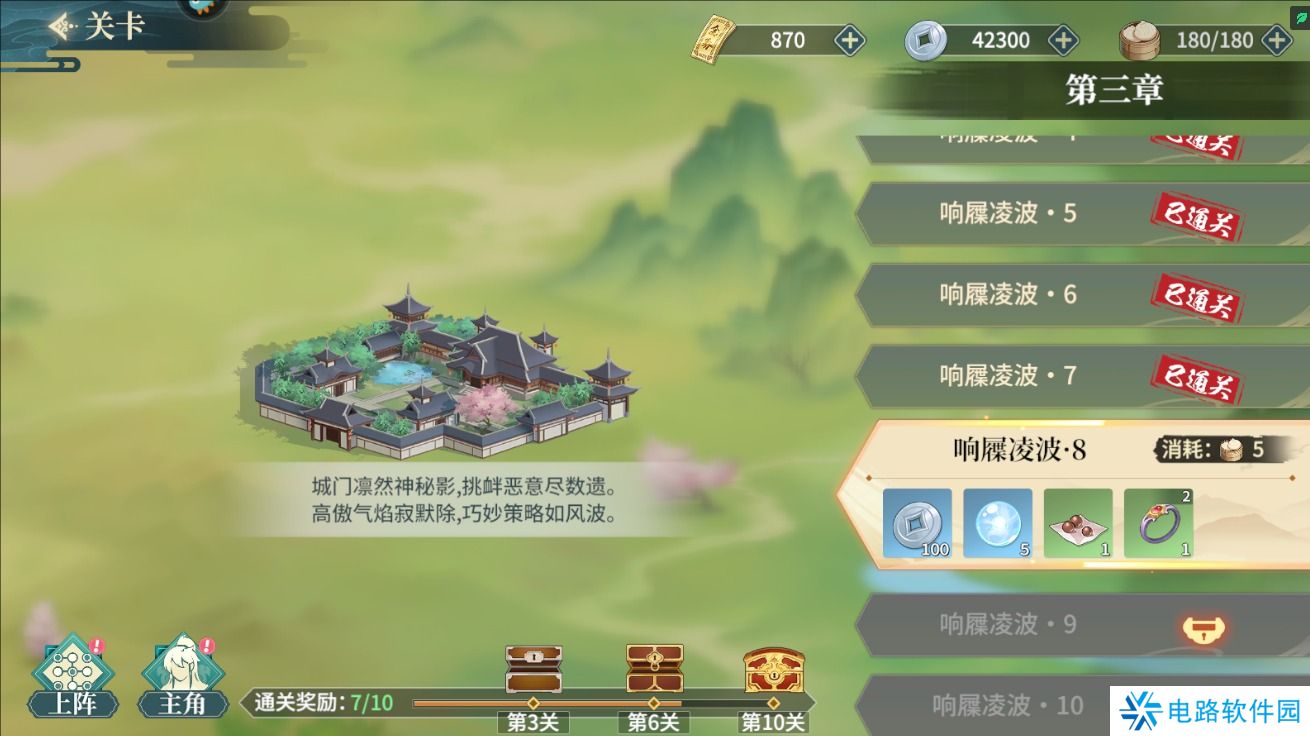
Task: Select cleared stage 响屧凌波·7
Action: 1010,377
